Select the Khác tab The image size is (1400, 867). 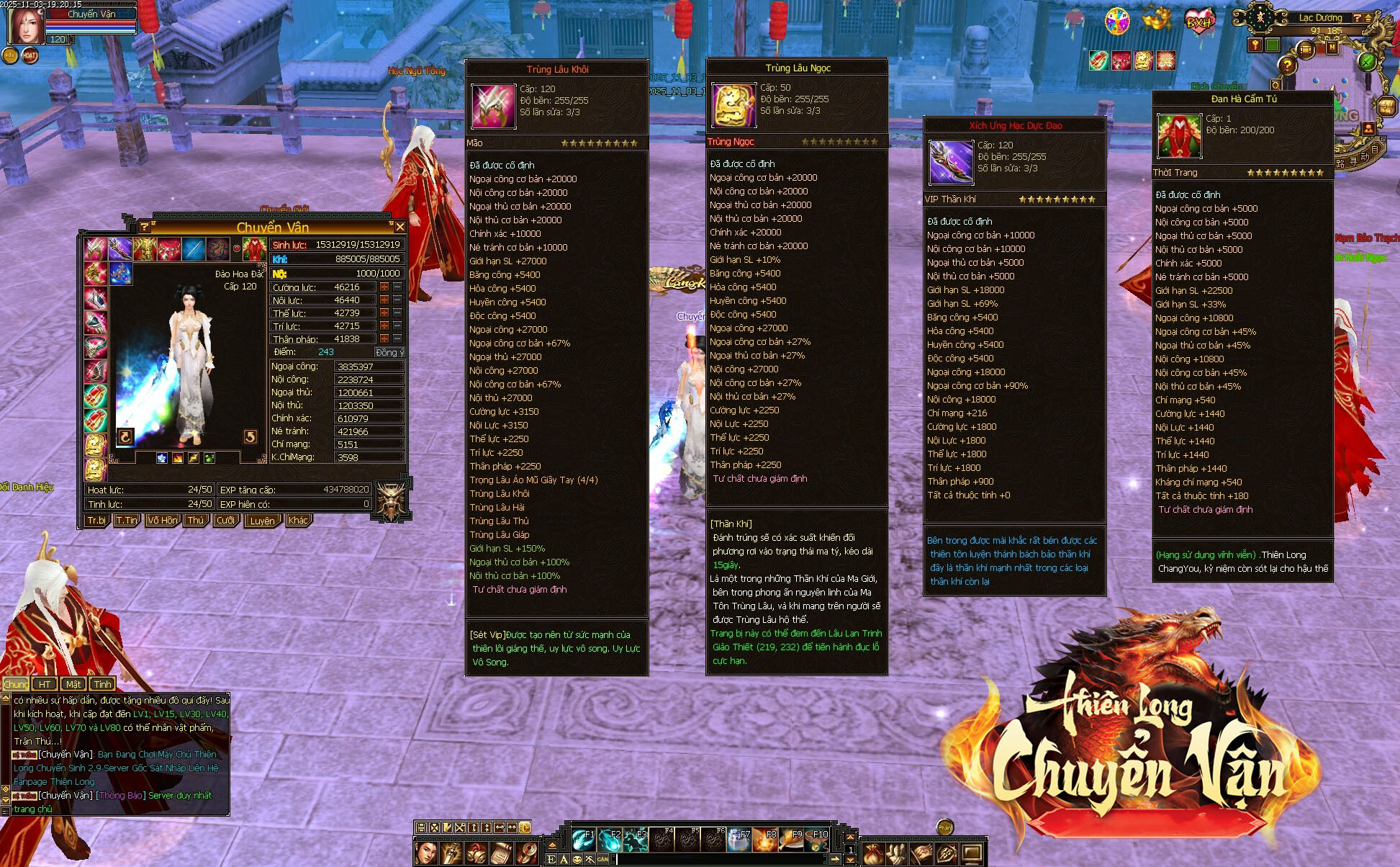(x=298, y=520)
